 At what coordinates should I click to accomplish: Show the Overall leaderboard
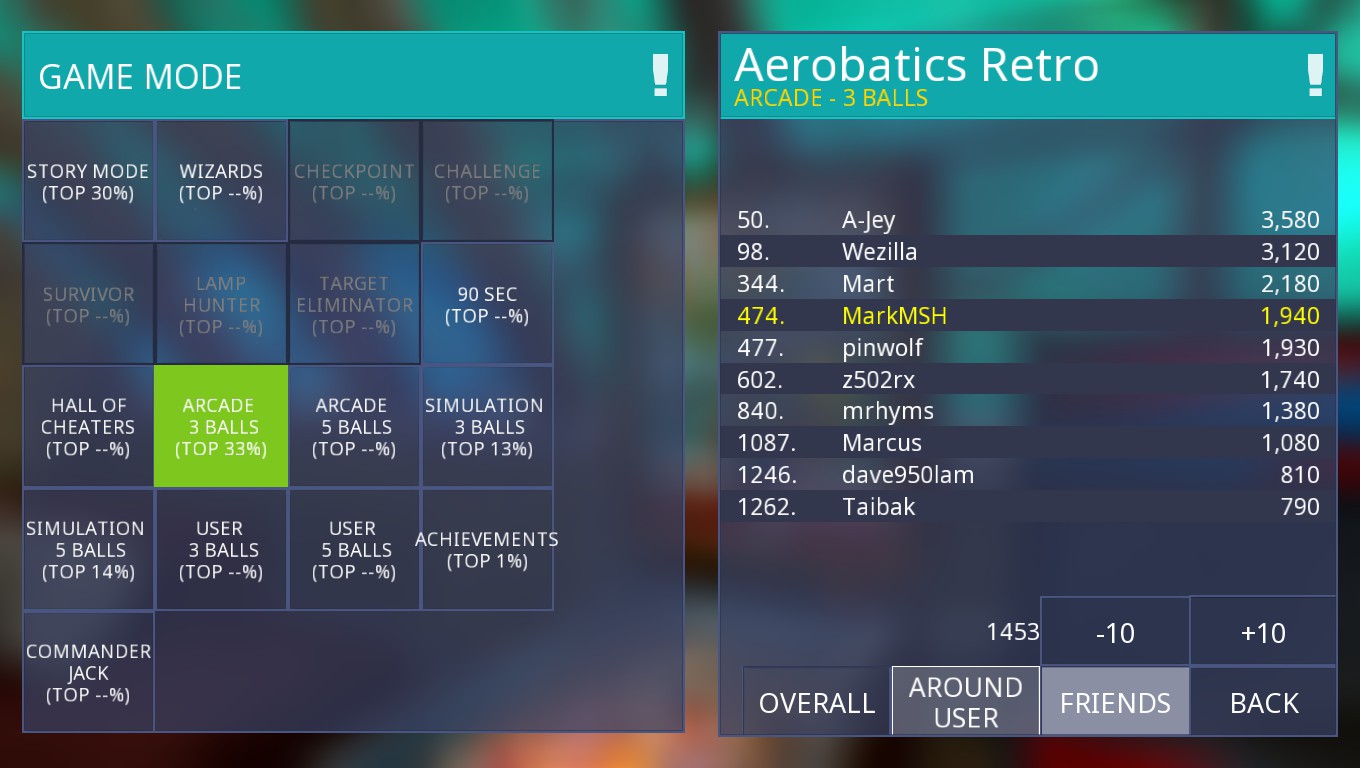click(816, 702)
